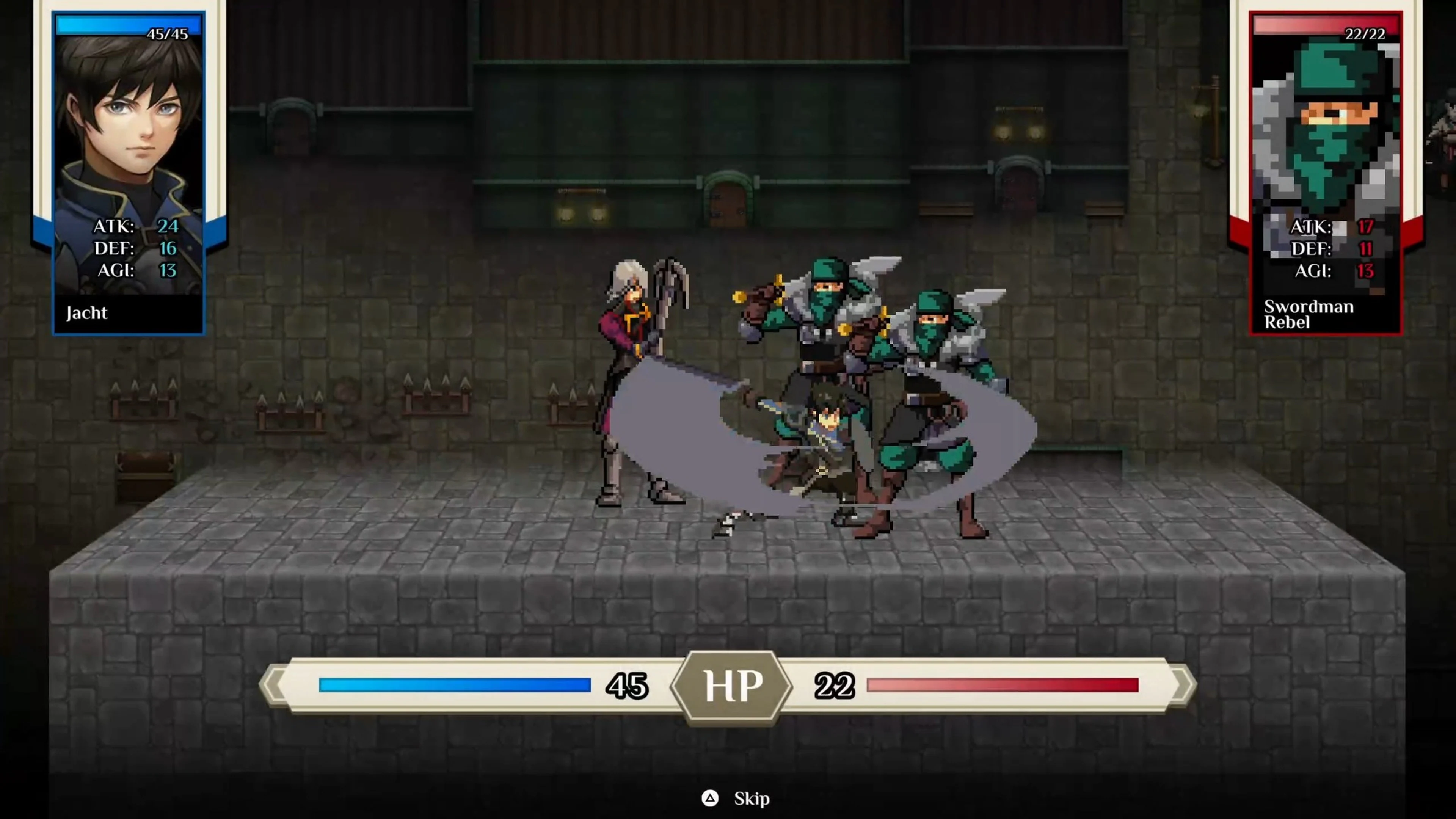Select the Swordman Rebel enemy card
Image resolution: width=1456 pixels, height=819 pixels.
(x=1325, y=173)
